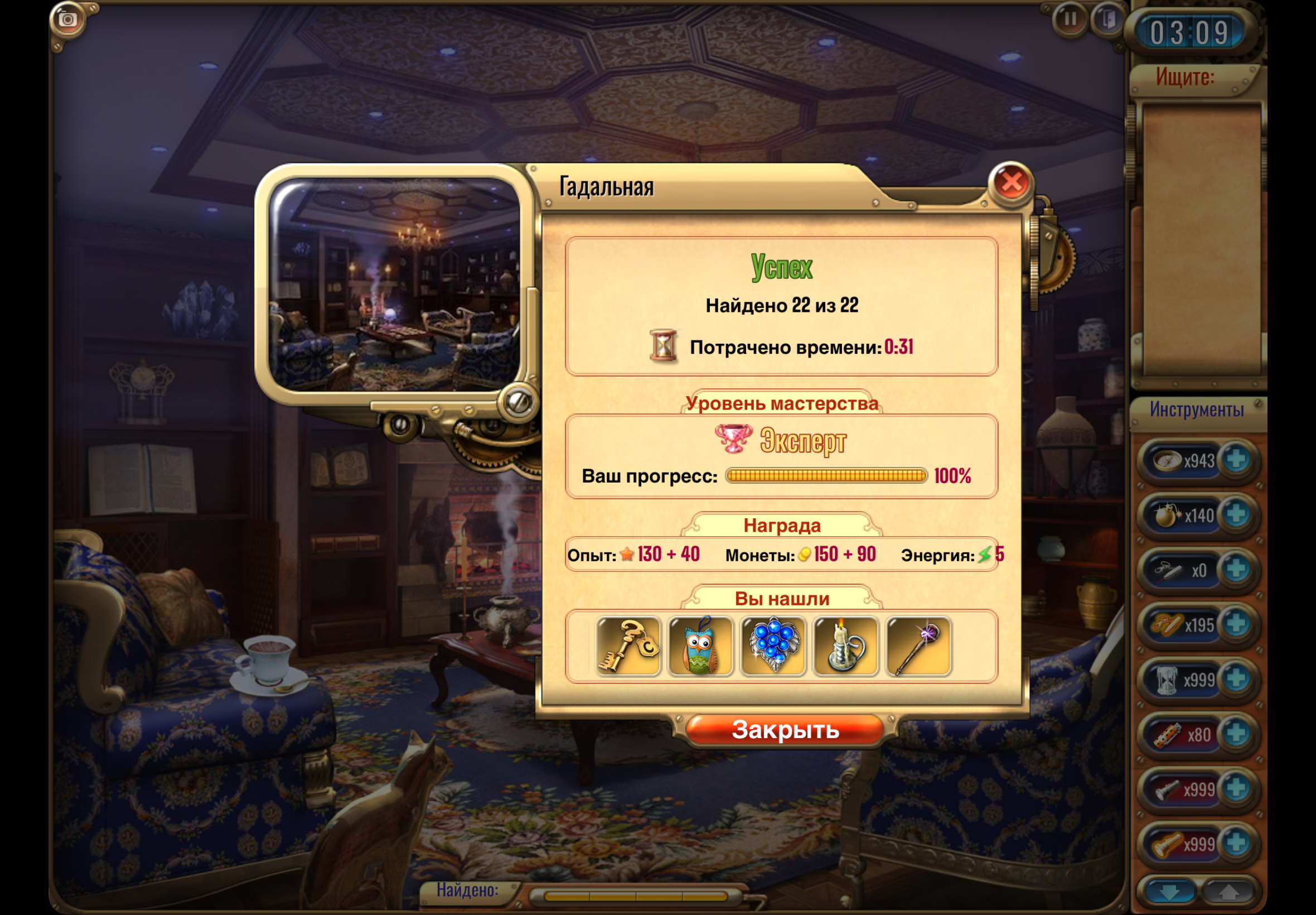1316x915 pixels.
Task: Buy more of the x0 laser pointer tool
Action: [1236, 569]
